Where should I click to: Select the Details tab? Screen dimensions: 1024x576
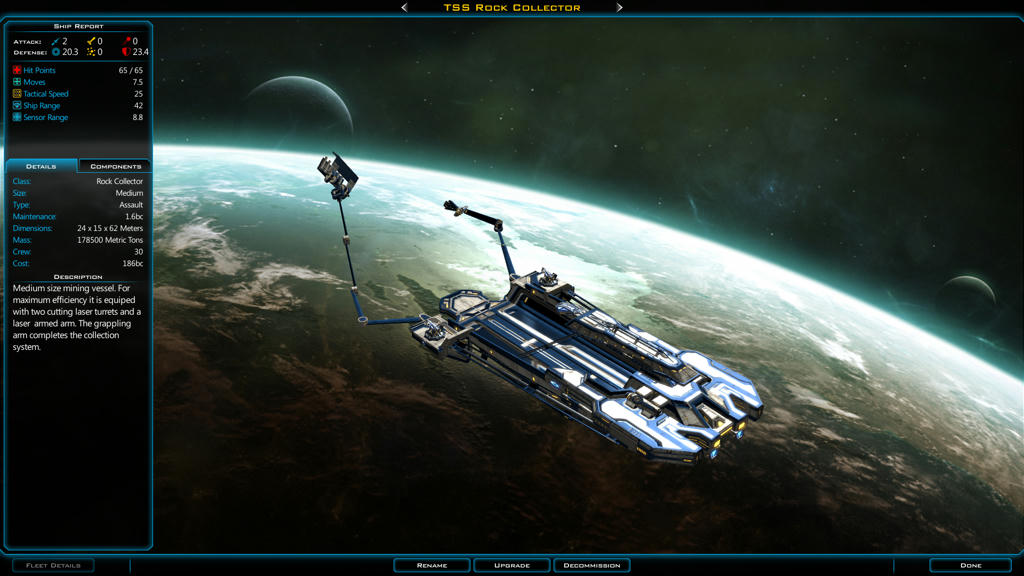point(41,166)
